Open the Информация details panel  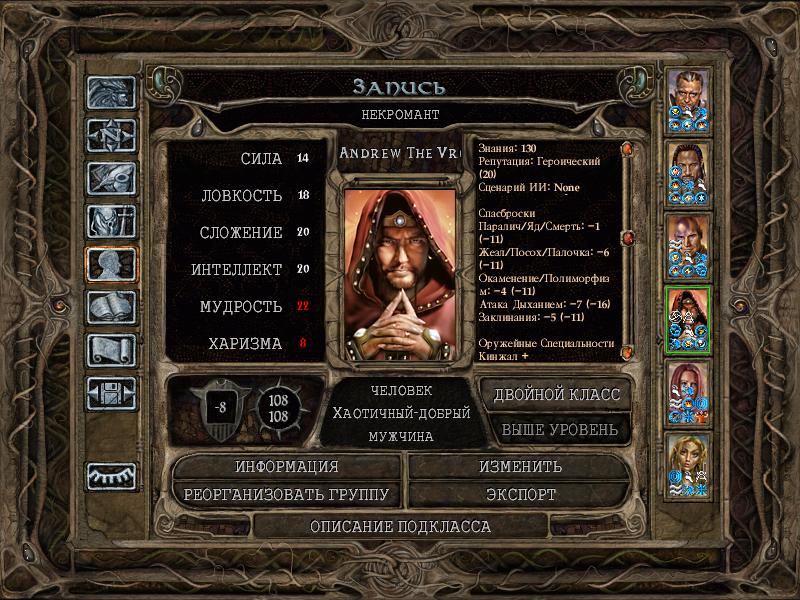(287, 467)
